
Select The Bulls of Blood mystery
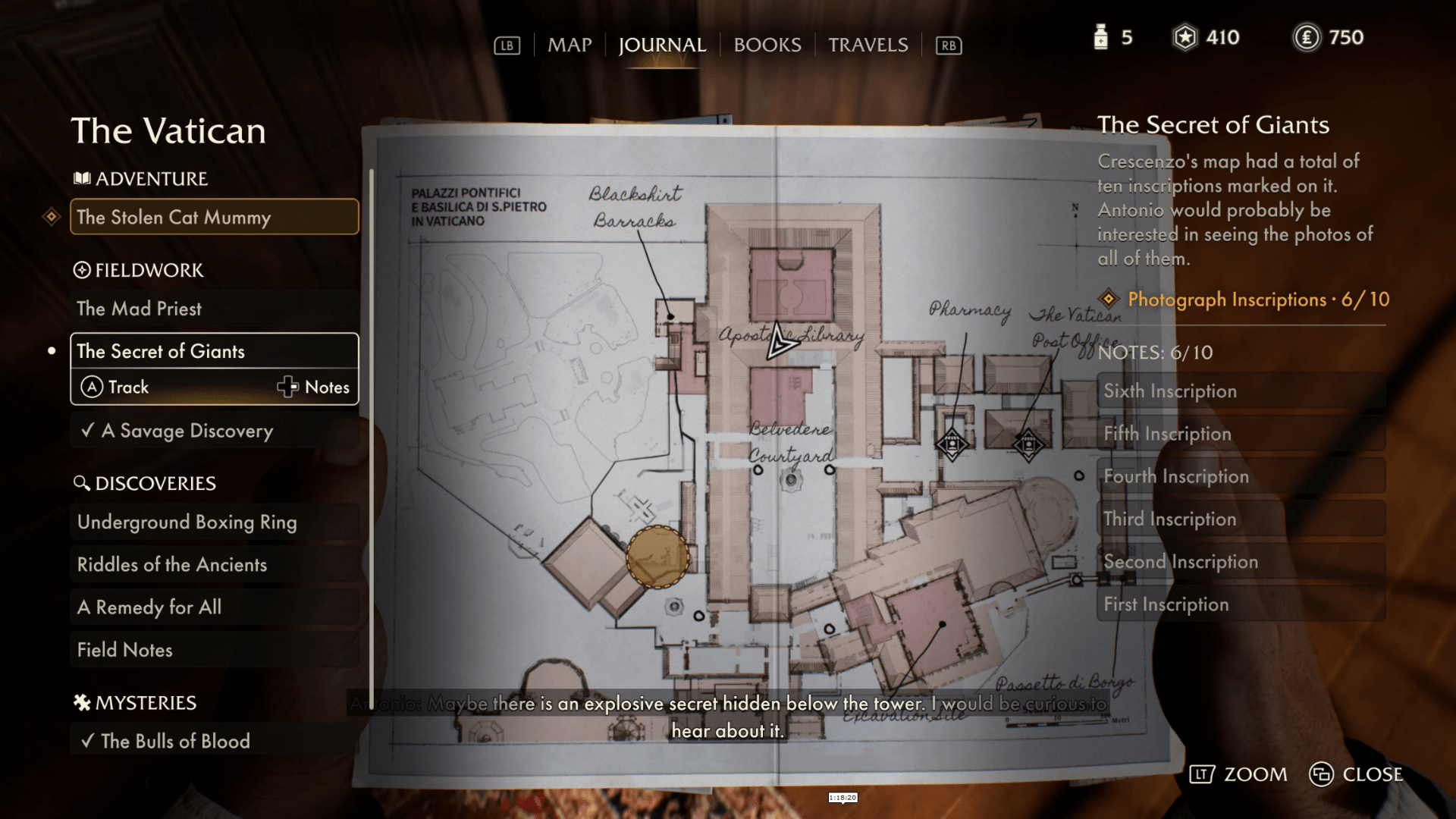point(215,741)
